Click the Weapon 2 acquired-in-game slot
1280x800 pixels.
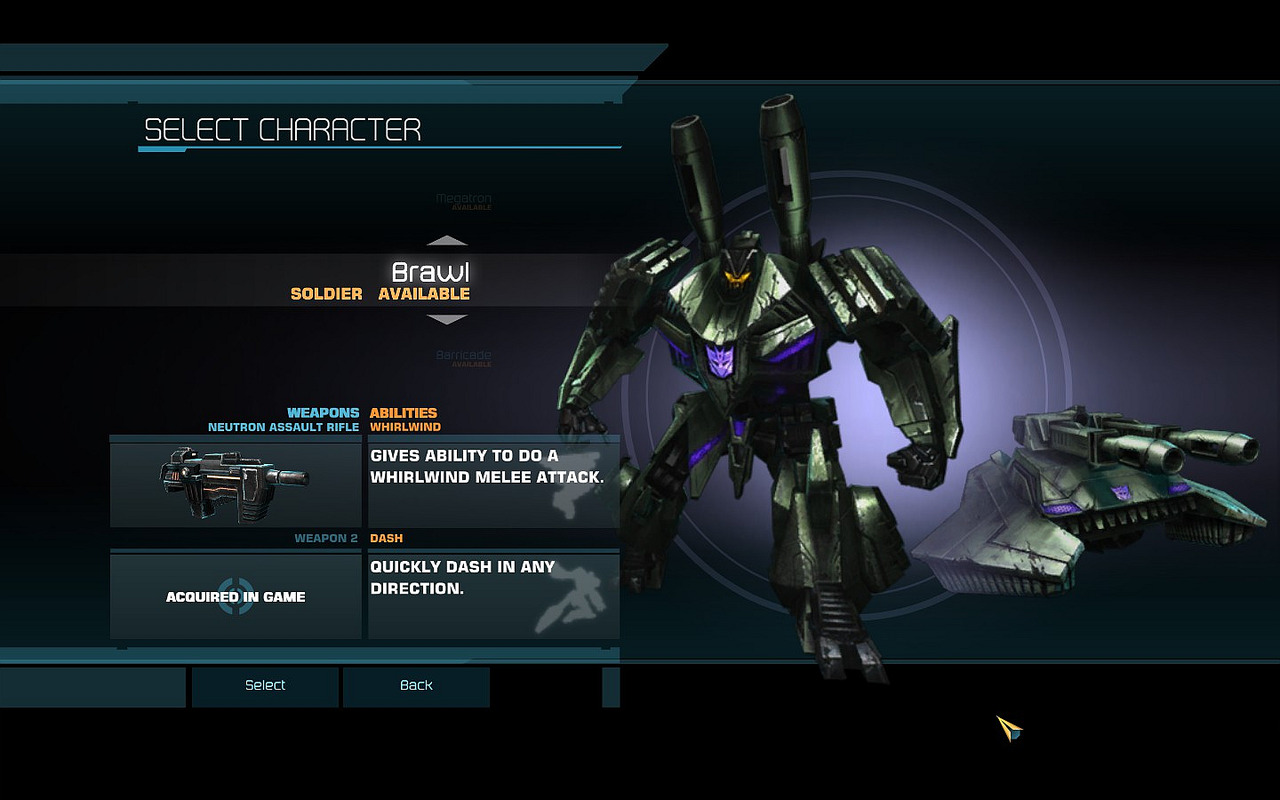pyautogui.click(x=236, y=596)
